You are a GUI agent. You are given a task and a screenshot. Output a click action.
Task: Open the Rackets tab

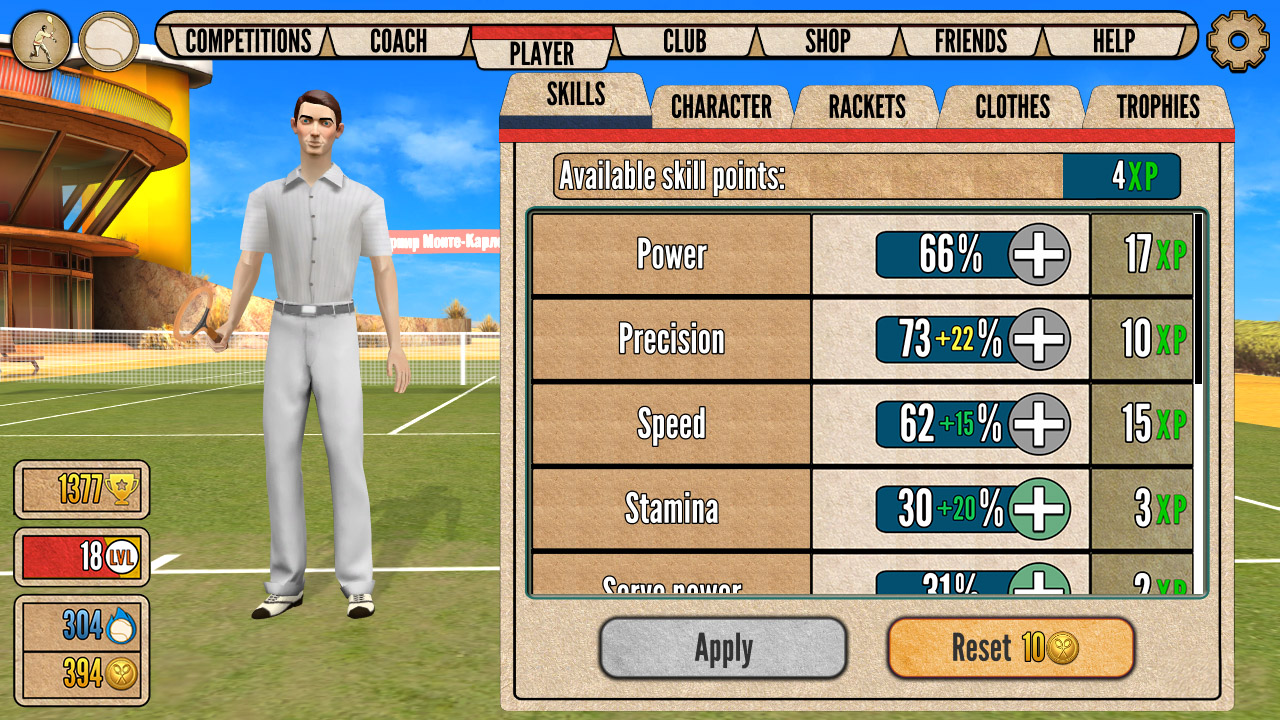click(866, 105)
